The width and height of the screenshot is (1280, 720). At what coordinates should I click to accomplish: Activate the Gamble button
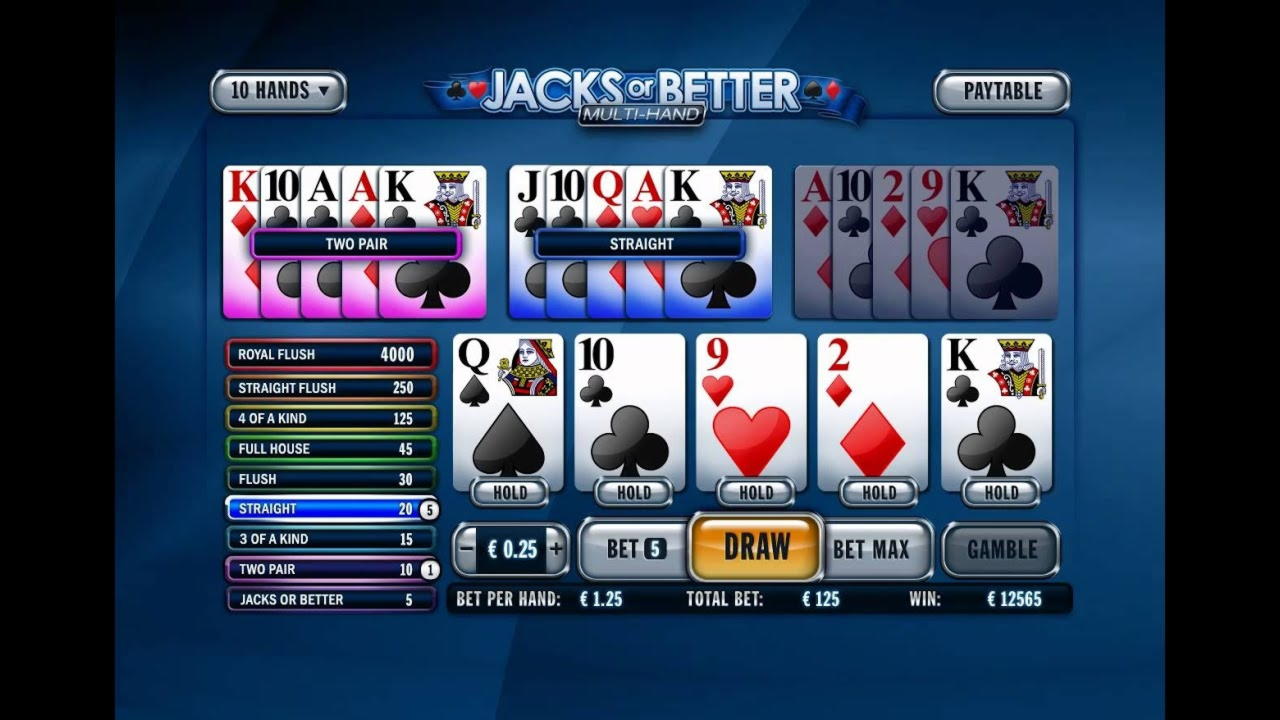[x=1001, y=549]
